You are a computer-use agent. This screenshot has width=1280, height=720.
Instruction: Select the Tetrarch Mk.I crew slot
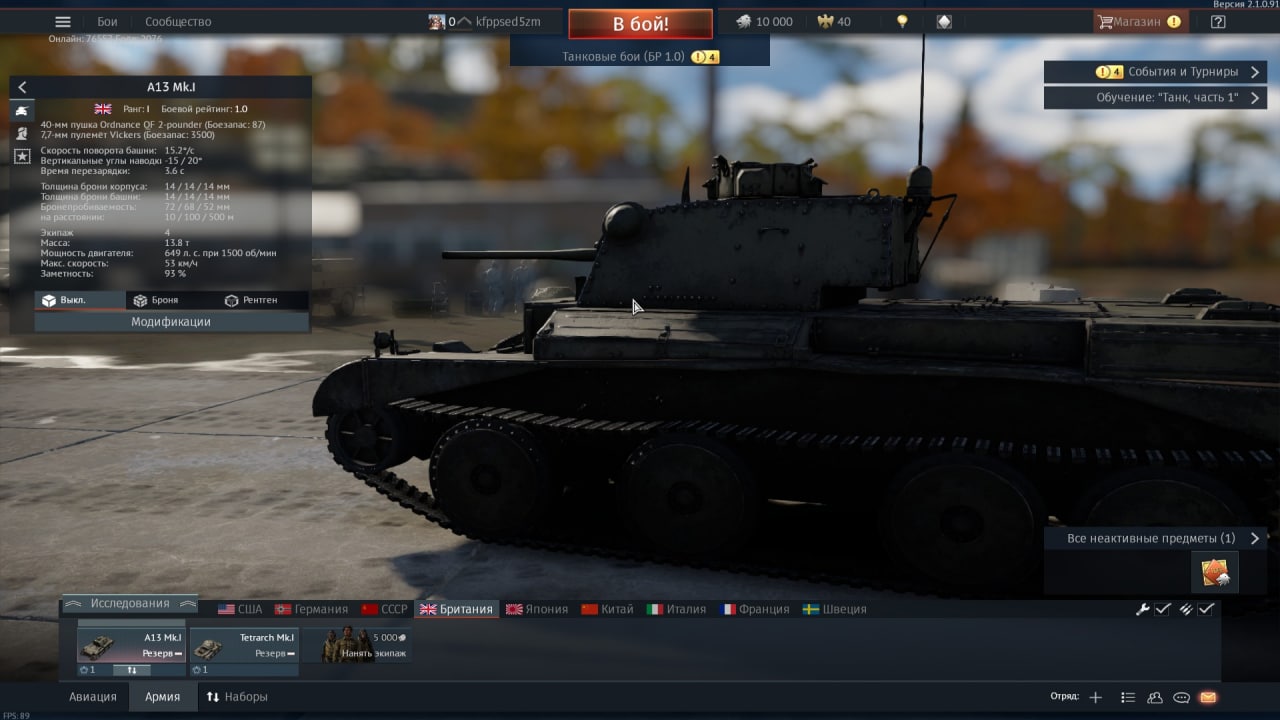pyautogui.click(x=244, y=645)
